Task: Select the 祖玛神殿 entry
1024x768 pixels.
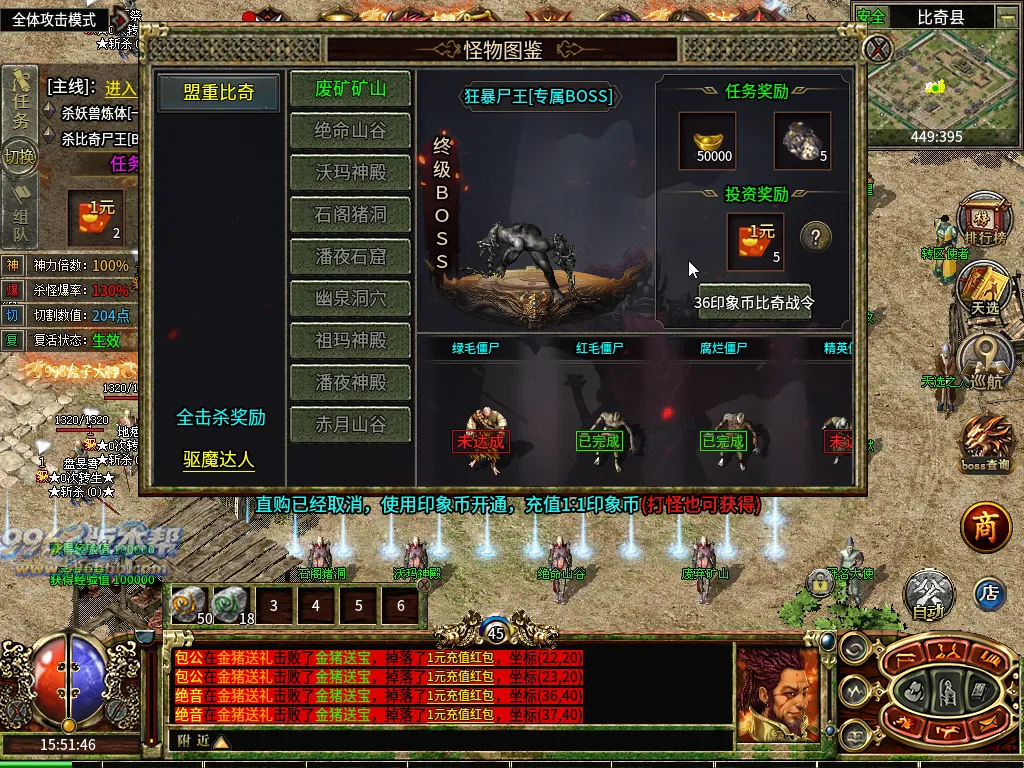Action: pos(350,341)
